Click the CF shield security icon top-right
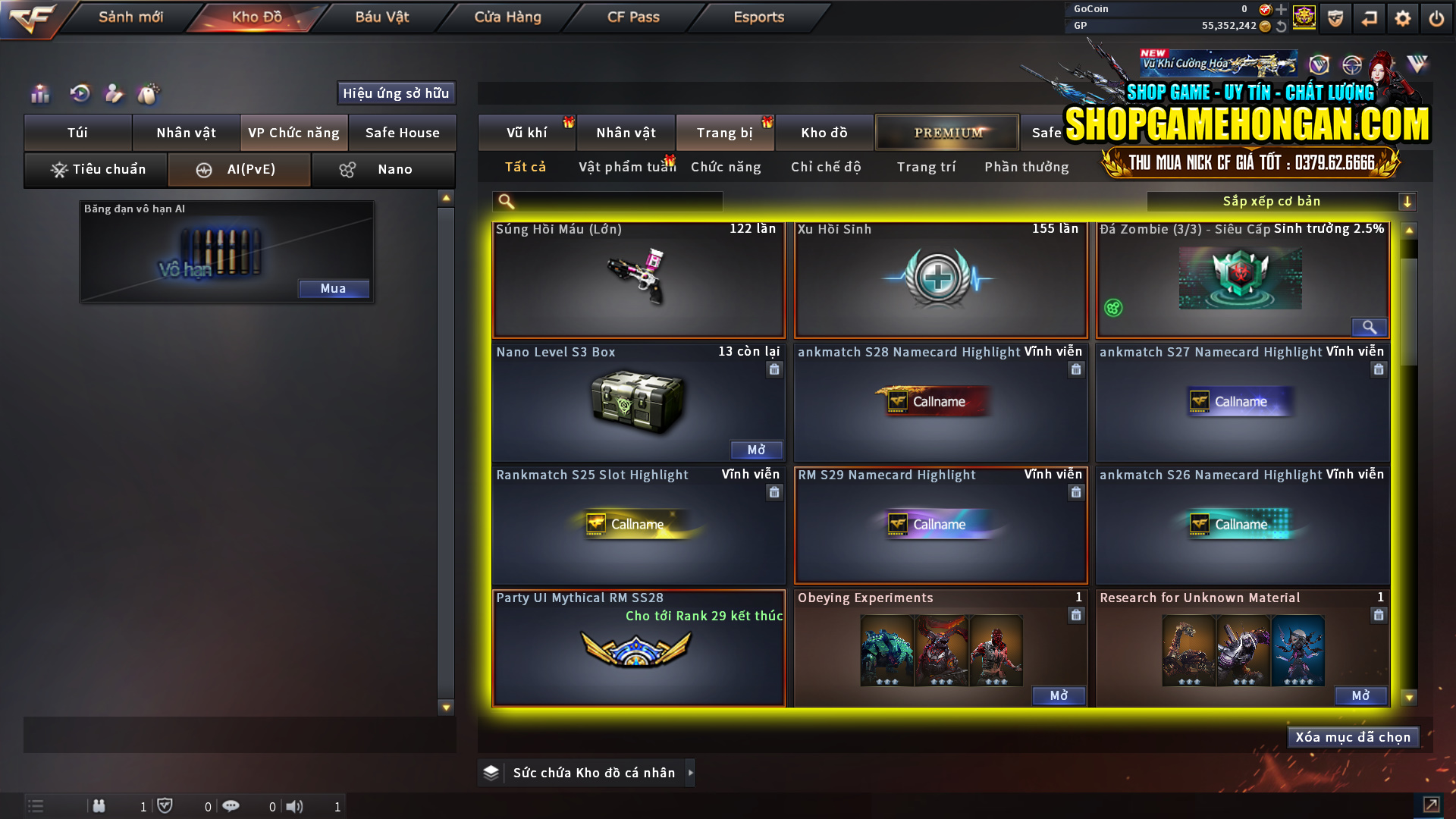1456x819 pixels. [x=1335, y=17]
